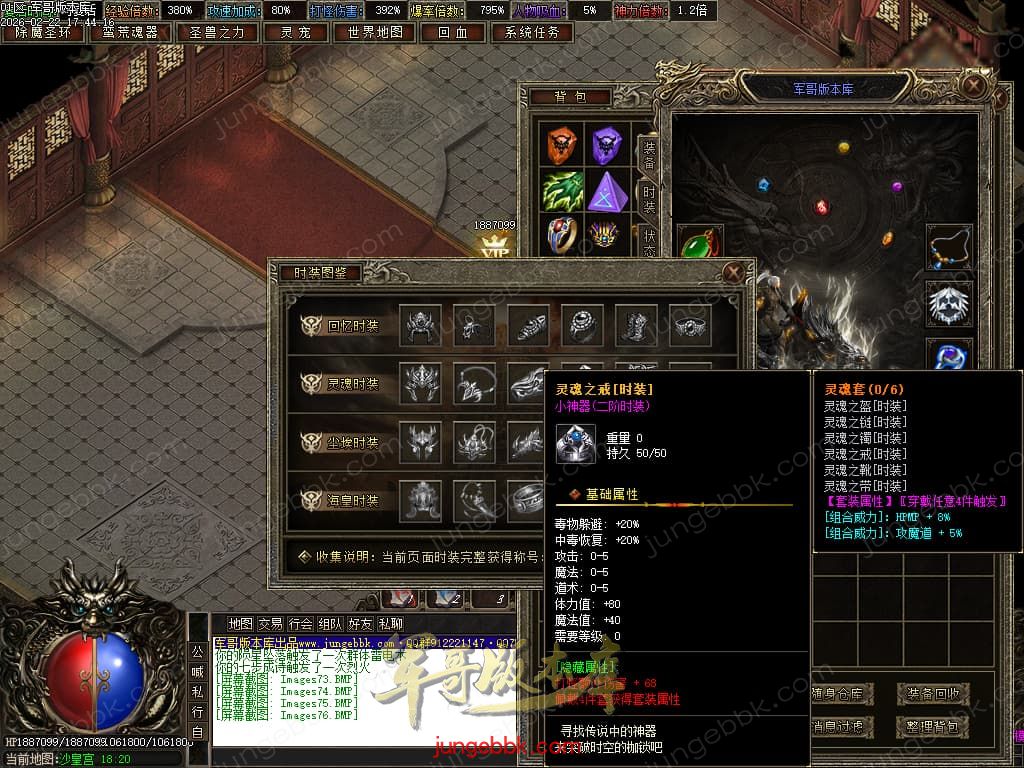Image resolution: width=1024 pixels, height=768 pixels.
Task: Open the 蛮荒魂器 panel
Action: pyautogui.click(x=130, y=32)
